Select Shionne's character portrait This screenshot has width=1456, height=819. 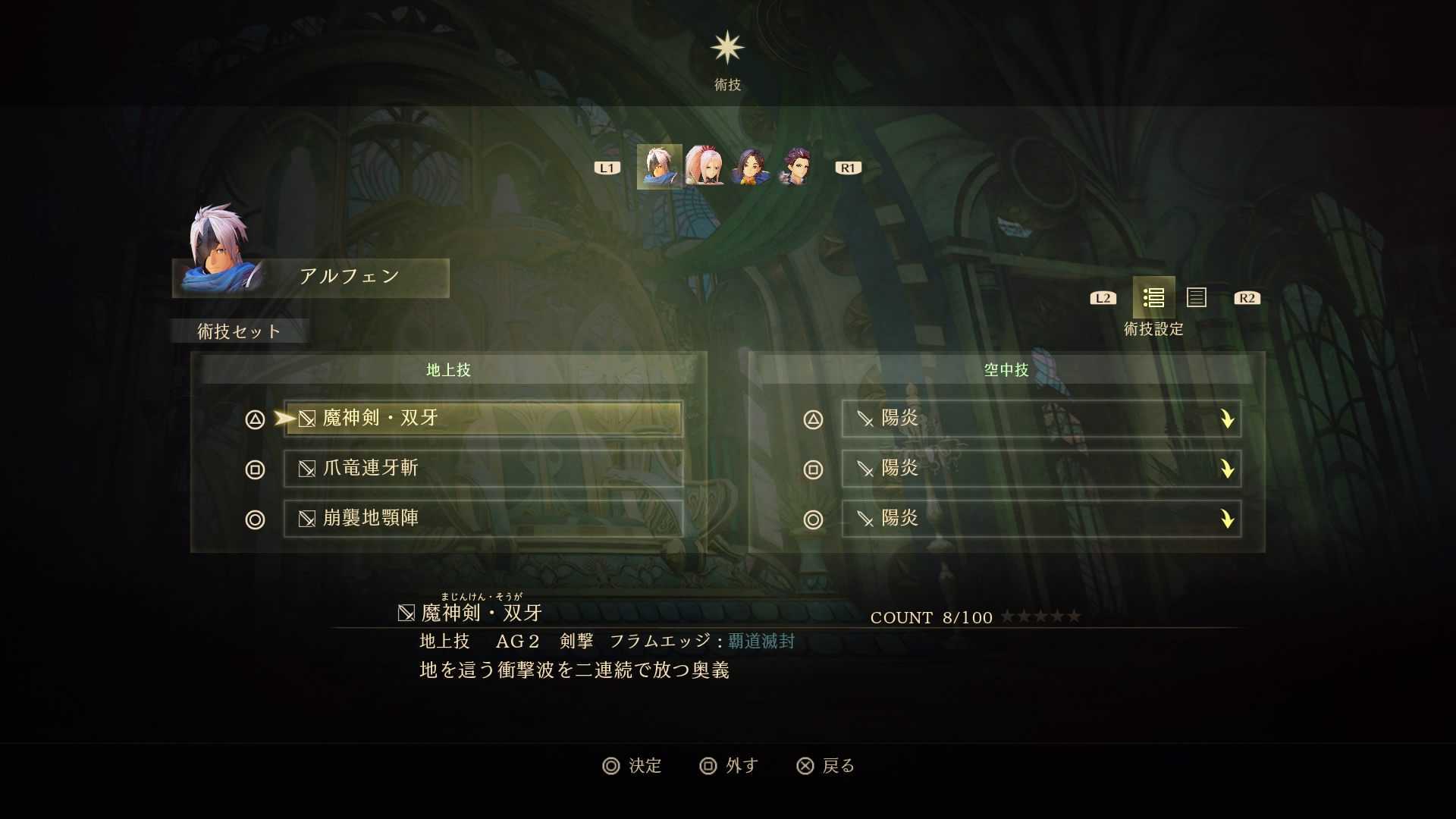705,167
